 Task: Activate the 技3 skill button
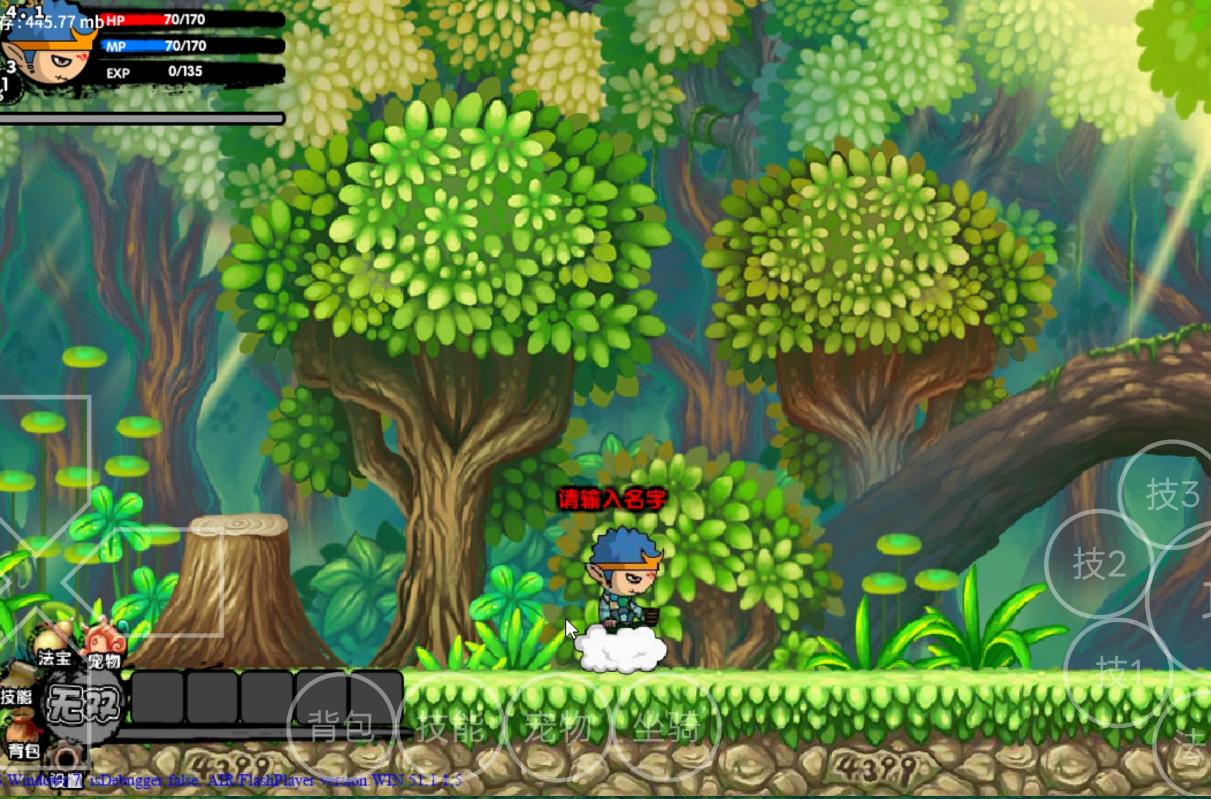click(1172, 494)
